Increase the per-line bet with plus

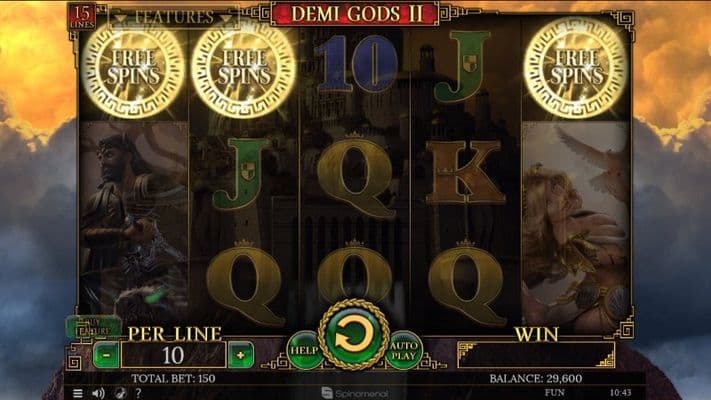240,355
